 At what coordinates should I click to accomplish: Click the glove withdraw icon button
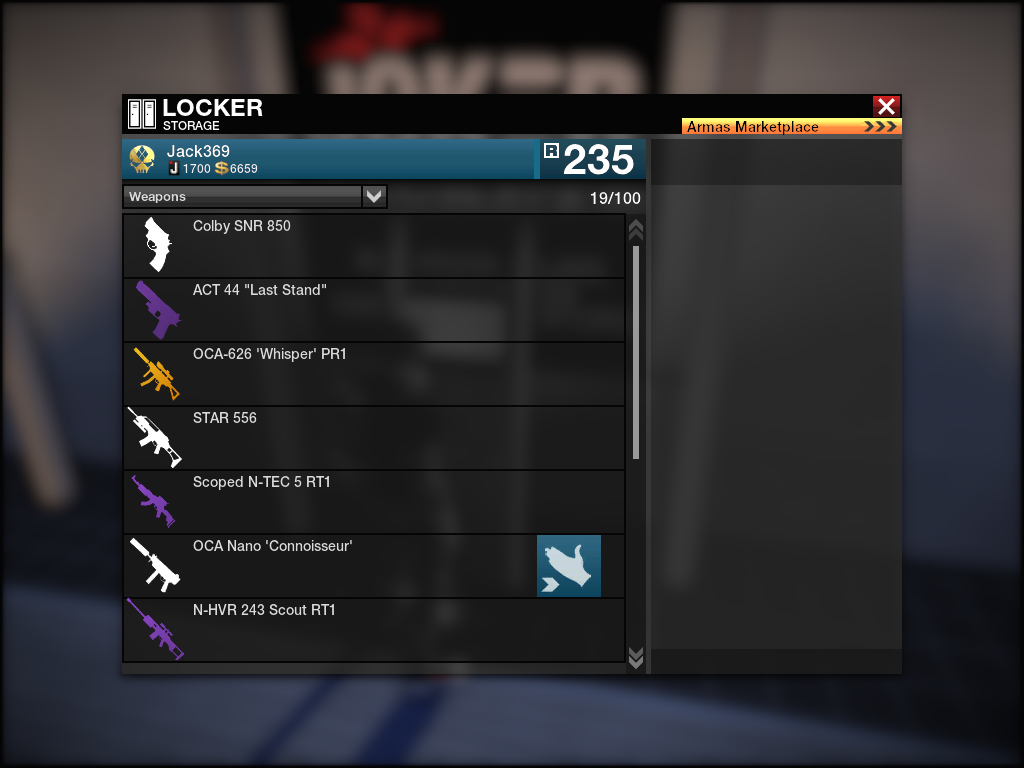pos(569,566)
